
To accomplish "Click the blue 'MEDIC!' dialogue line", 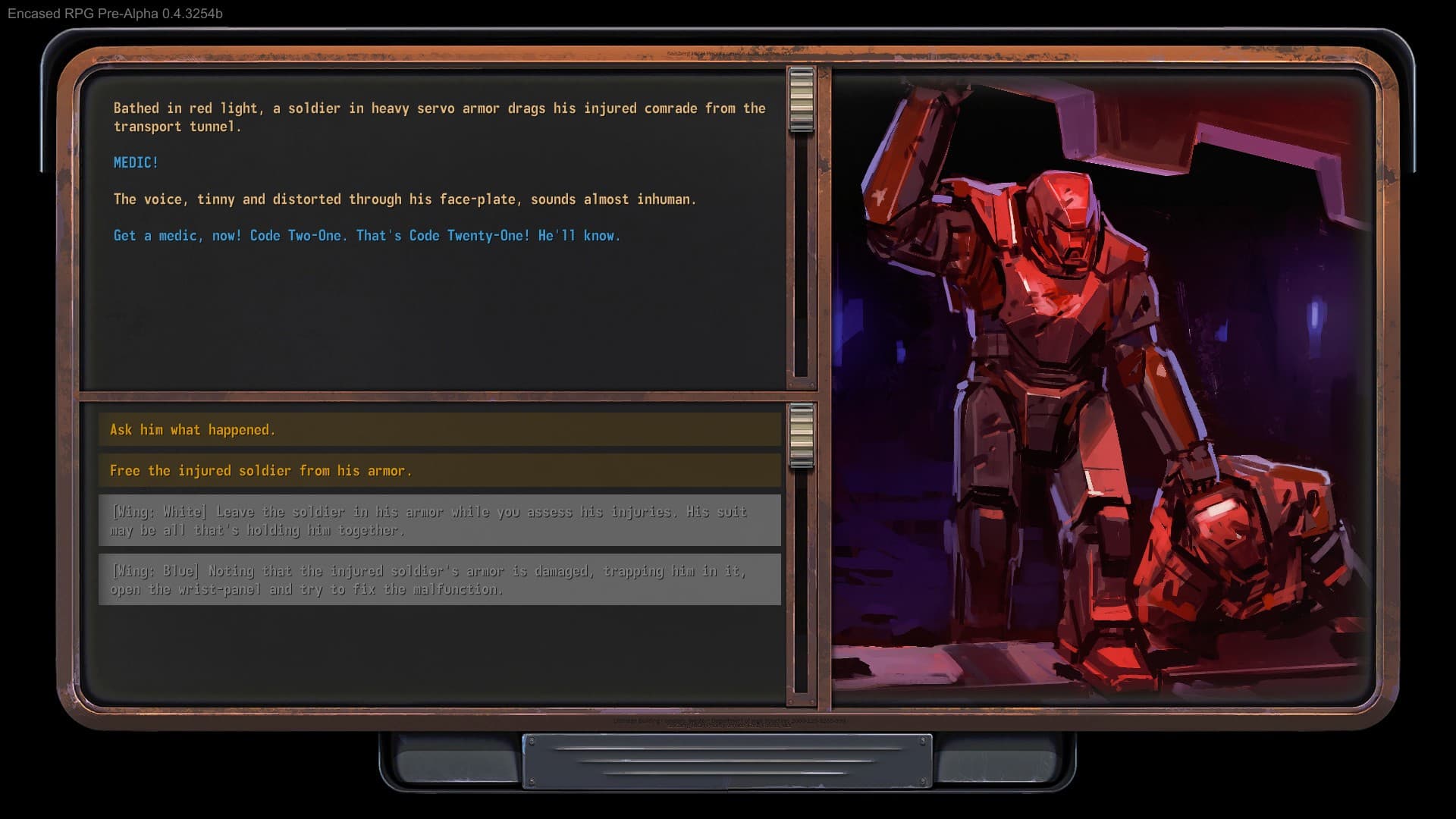I will point(136,162).
